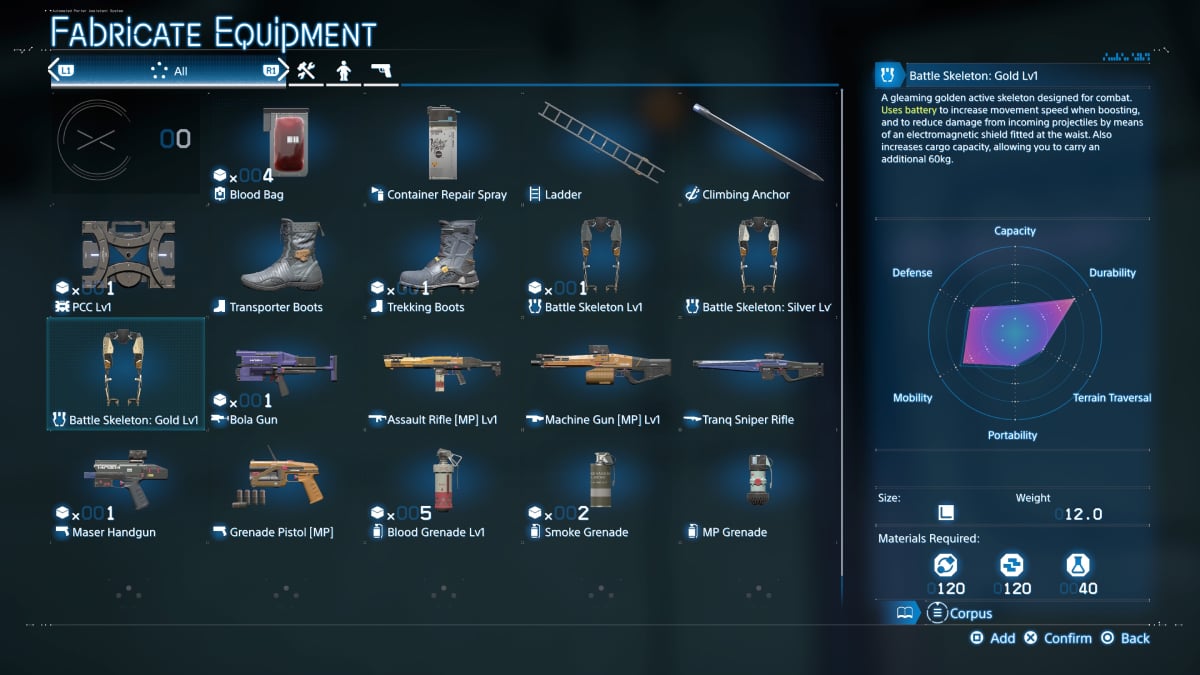This screenshot has height=675, width=1200.
Task: Choose the Transporter Boots
Action: pos(283,260)
